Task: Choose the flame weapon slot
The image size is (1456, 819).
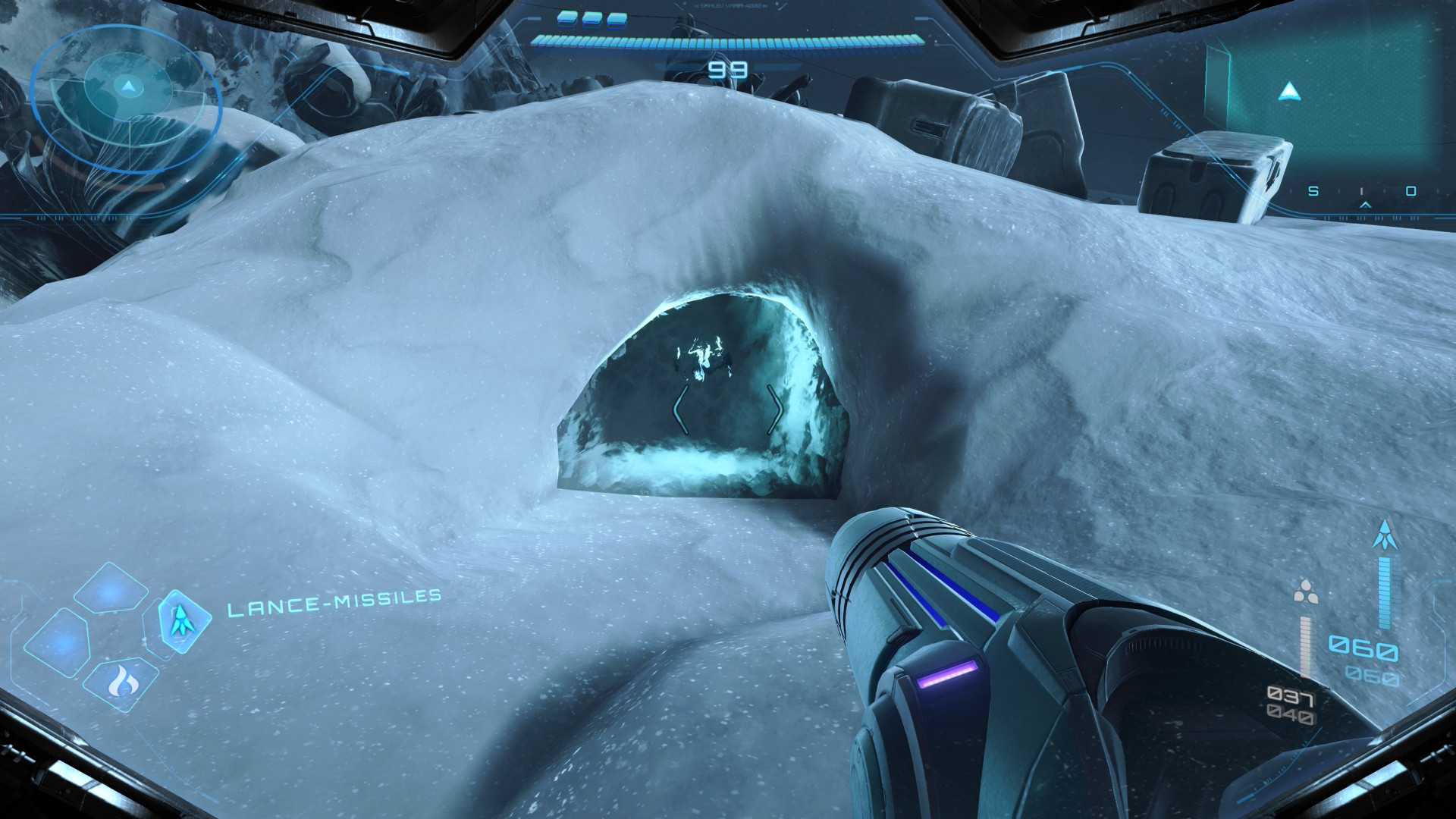Action: tap(121, 681)
